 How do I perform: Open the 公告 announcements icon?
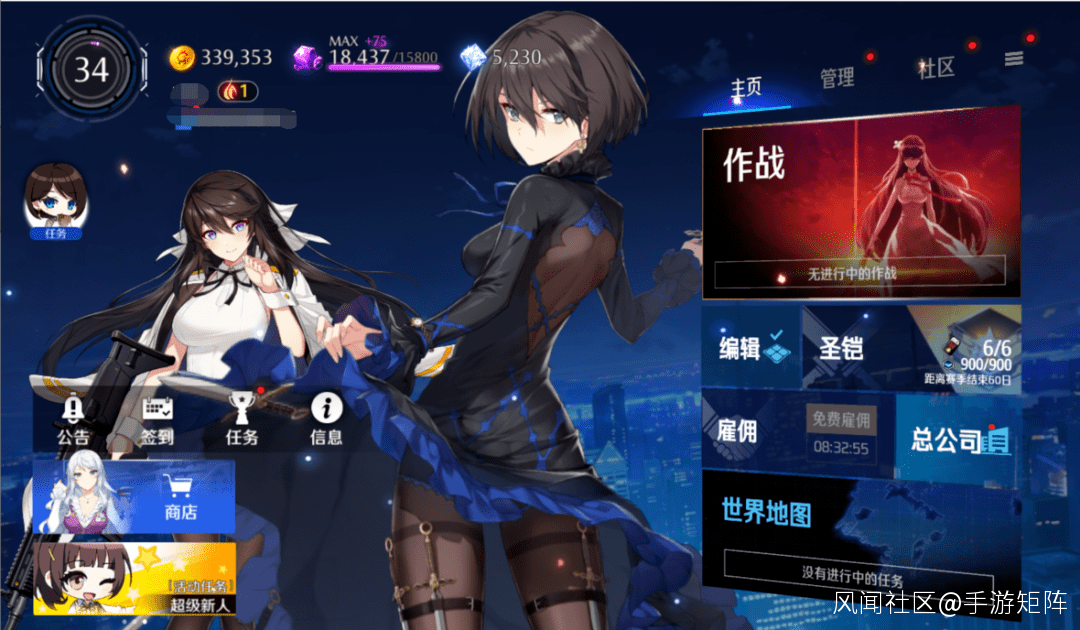(73, 419)
